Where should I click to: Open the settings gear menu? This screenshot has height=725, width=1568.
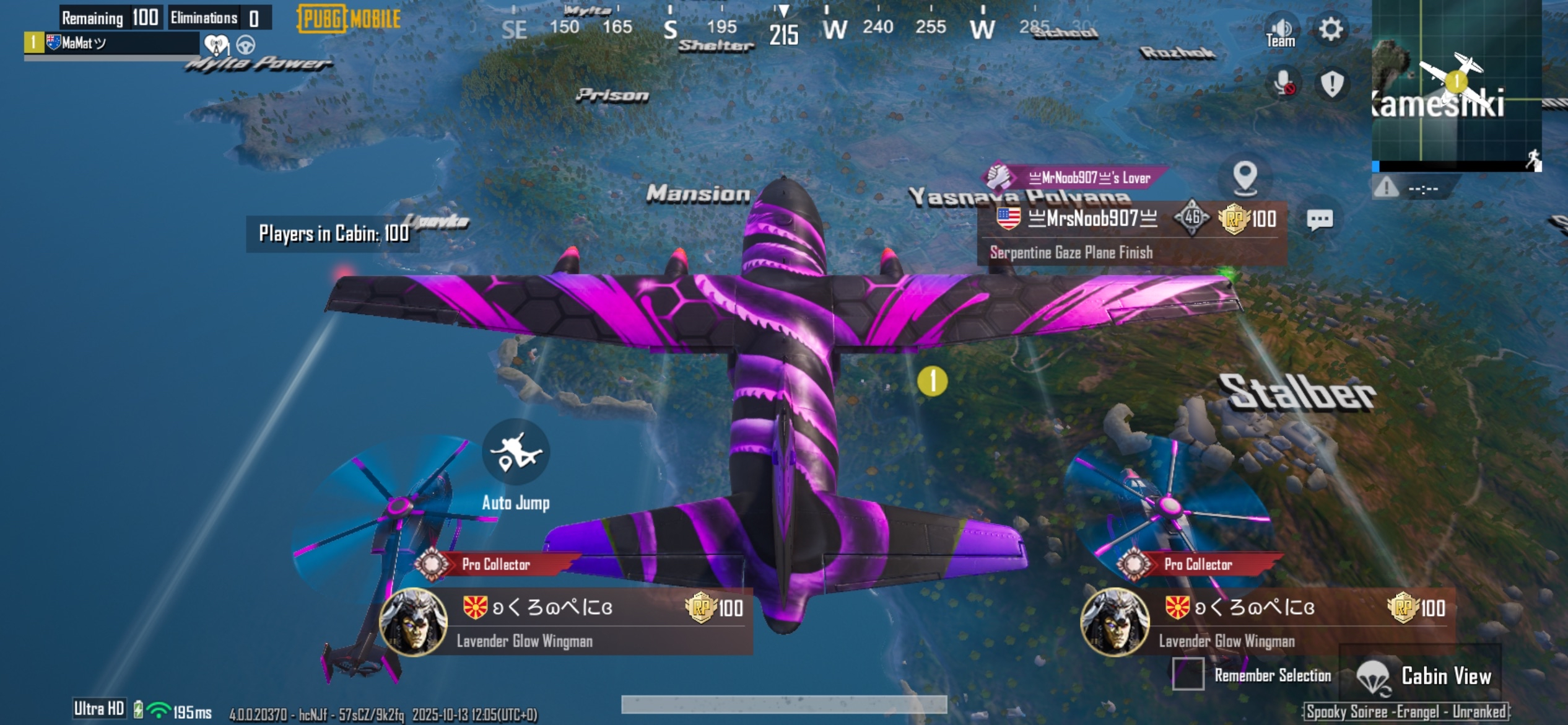1330,29
